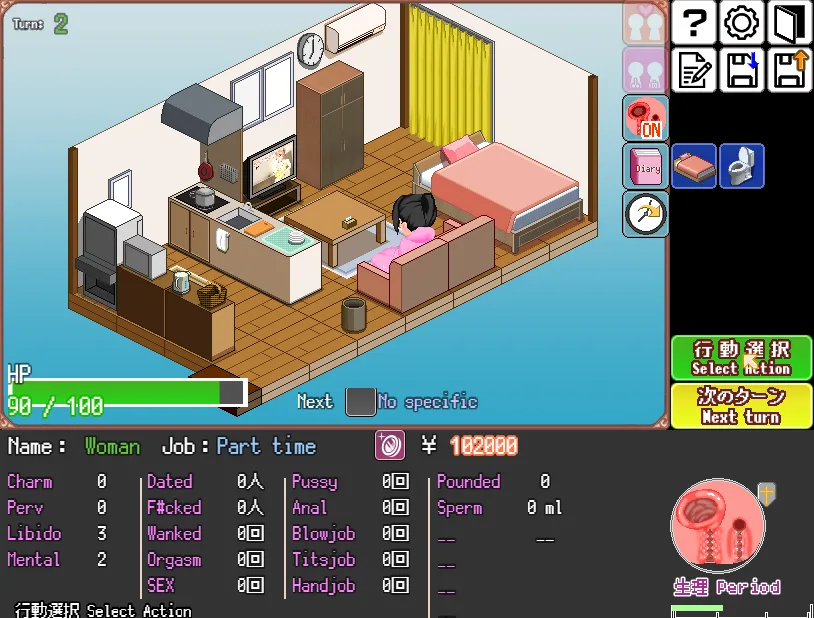
Task: Select the toilet action icon
Action: (741, 166)
